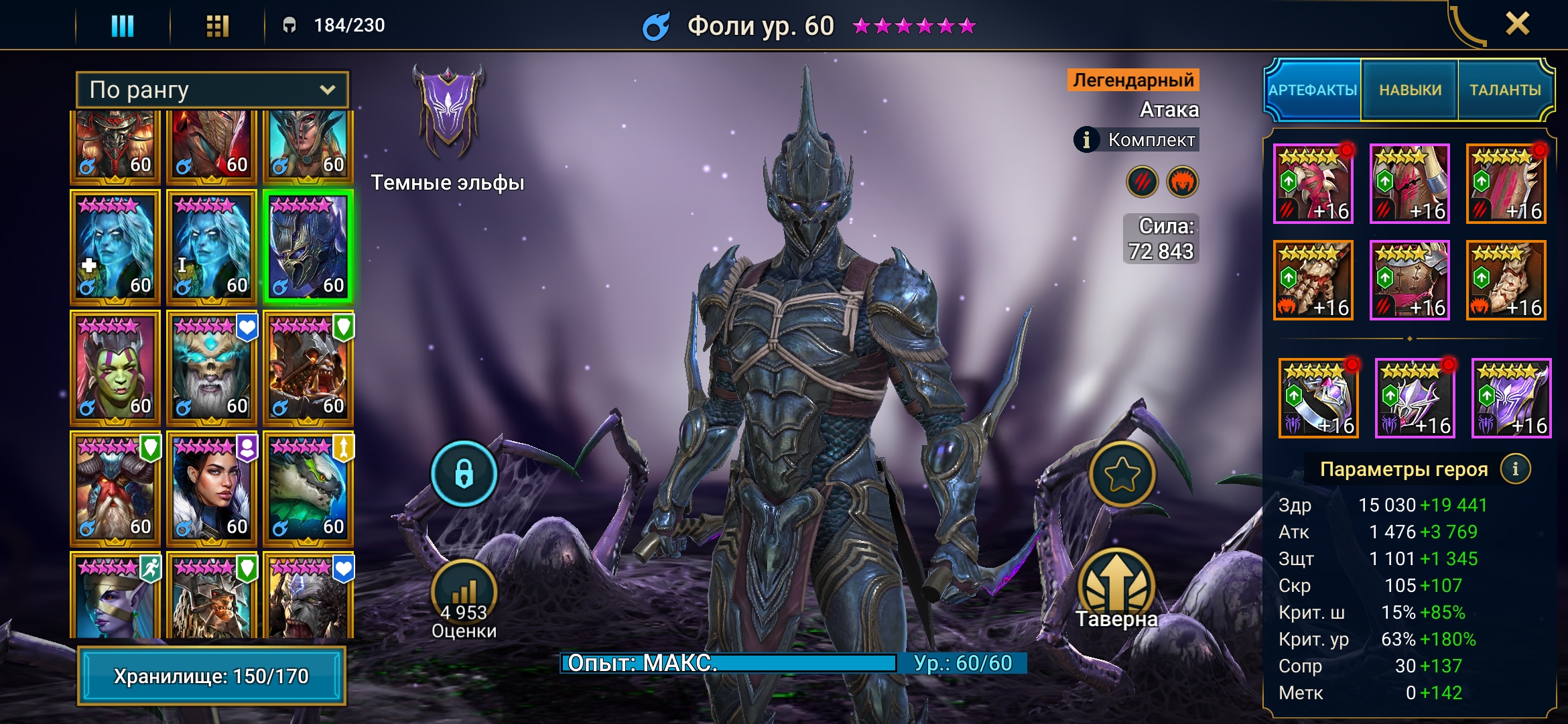The image size is (1568, 724).
Task: Switch to the grid view layout
Action: [217, 25]
